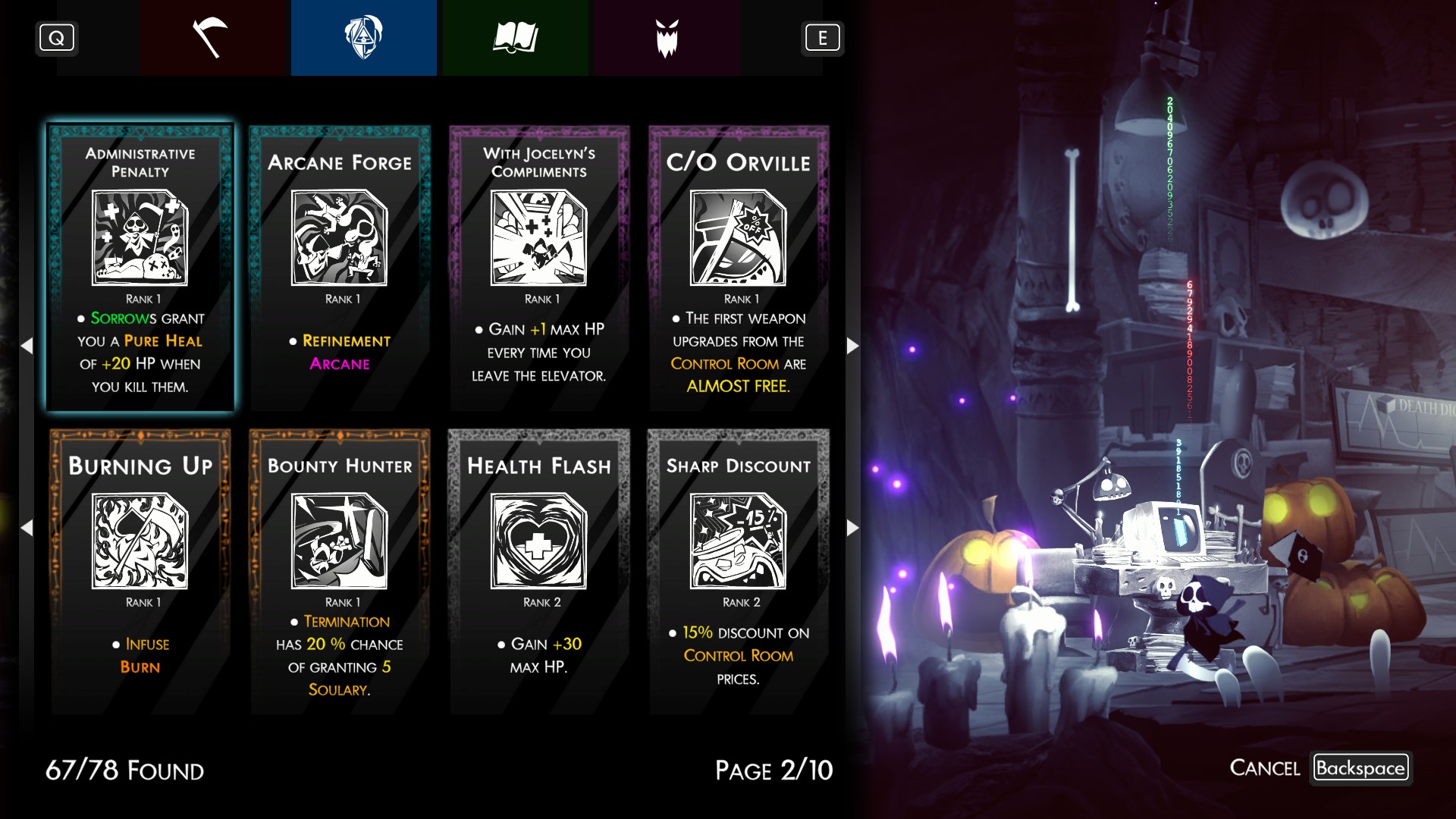Pick the With Jocelyn's Compliments card
1456x819 pixels.
point(539,268)
